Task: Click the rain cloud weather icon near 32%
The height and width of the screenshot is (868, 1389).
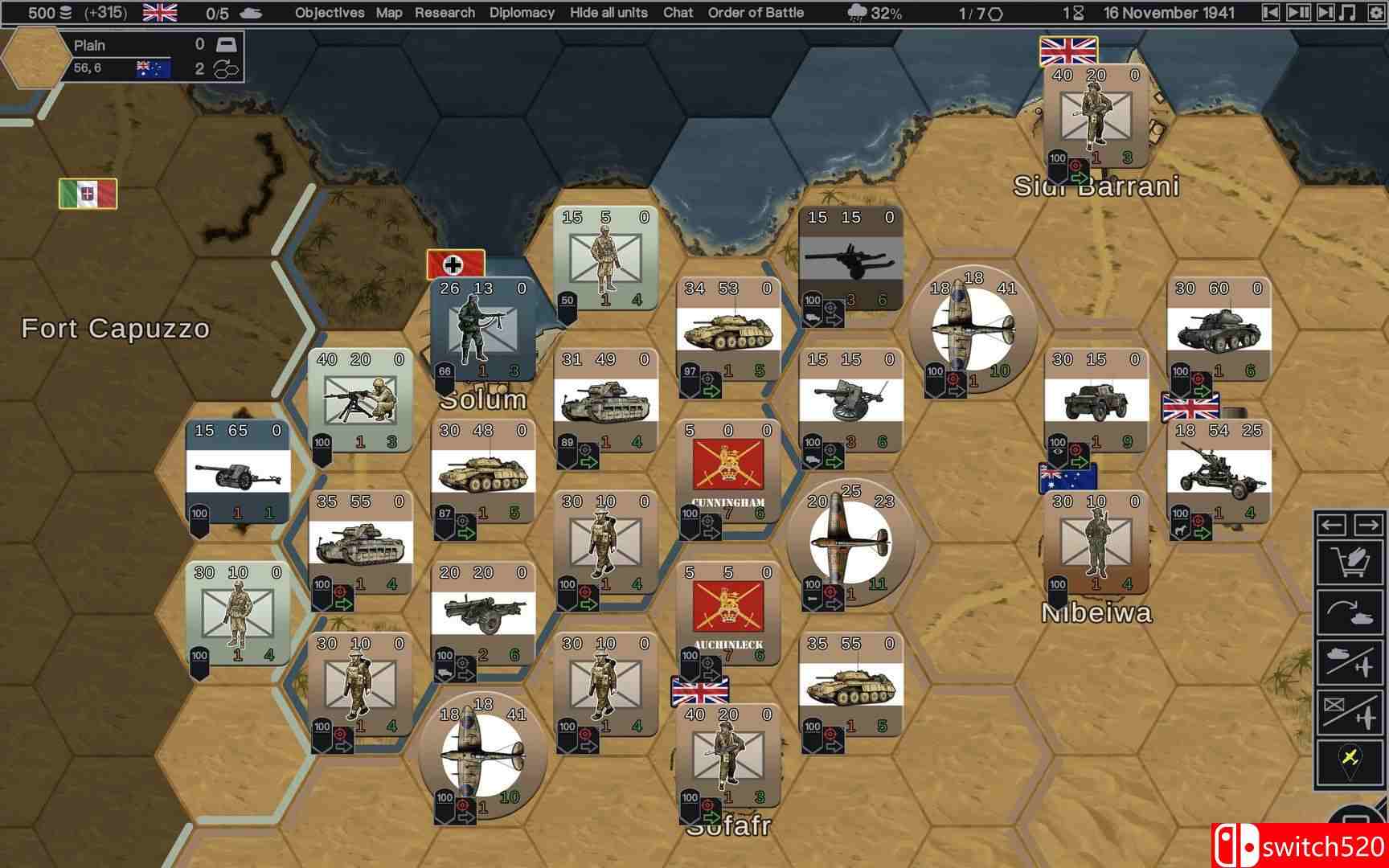Action: 855,12
